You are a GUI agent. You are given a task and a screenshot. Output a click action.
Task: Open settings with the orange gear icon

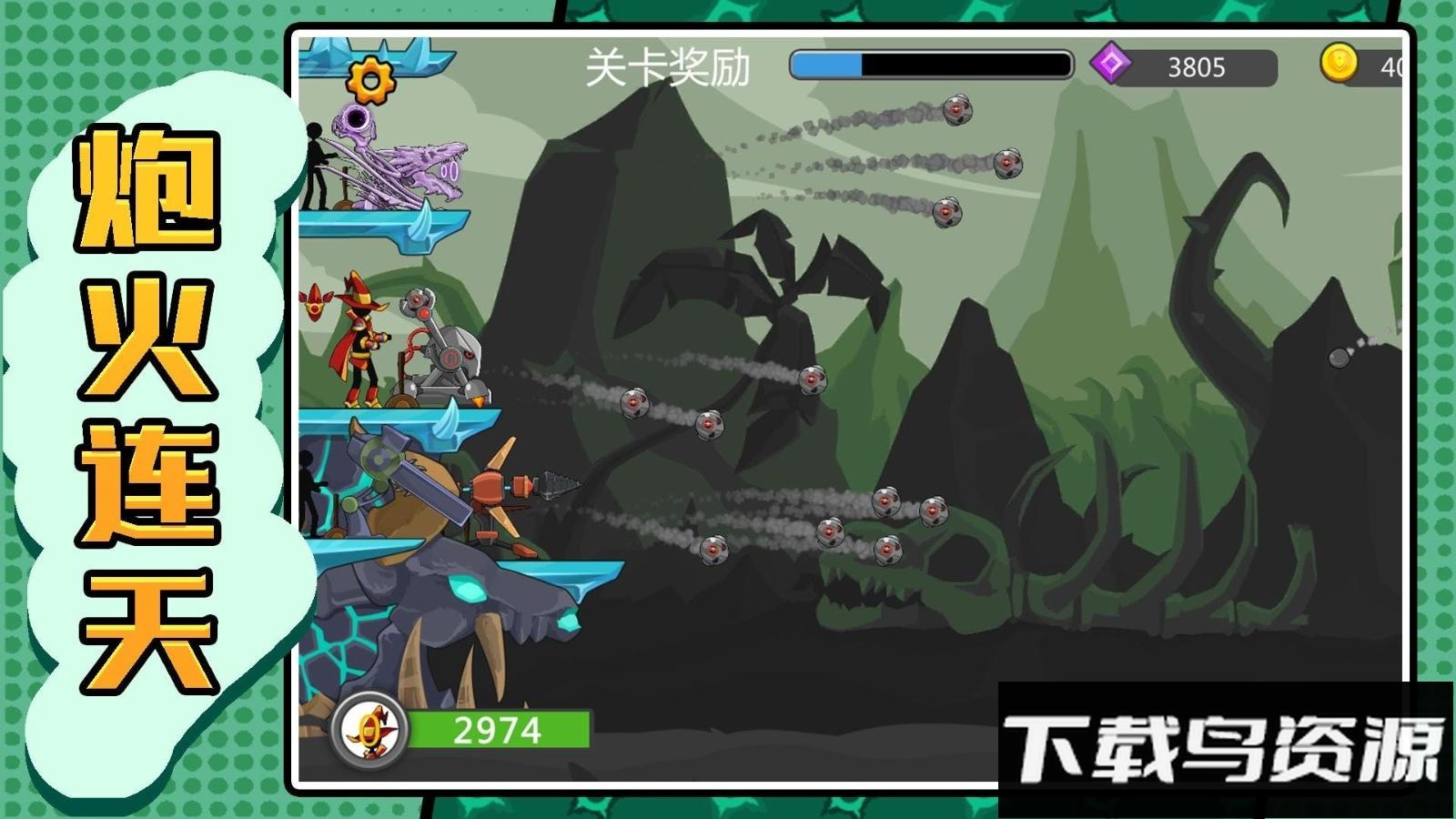pos(370,80)
